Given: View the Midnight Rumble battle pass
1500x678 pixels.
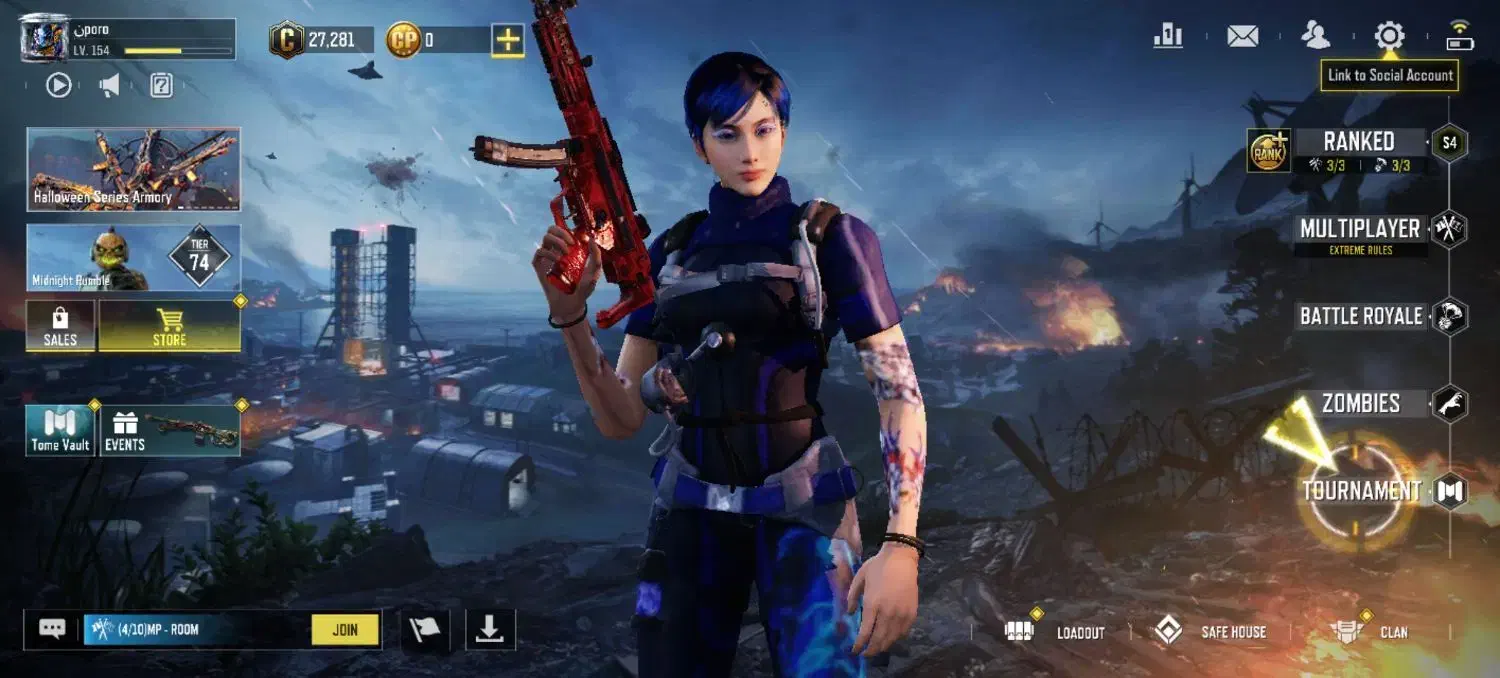Looking at the screenshot, I should [133, 257].
